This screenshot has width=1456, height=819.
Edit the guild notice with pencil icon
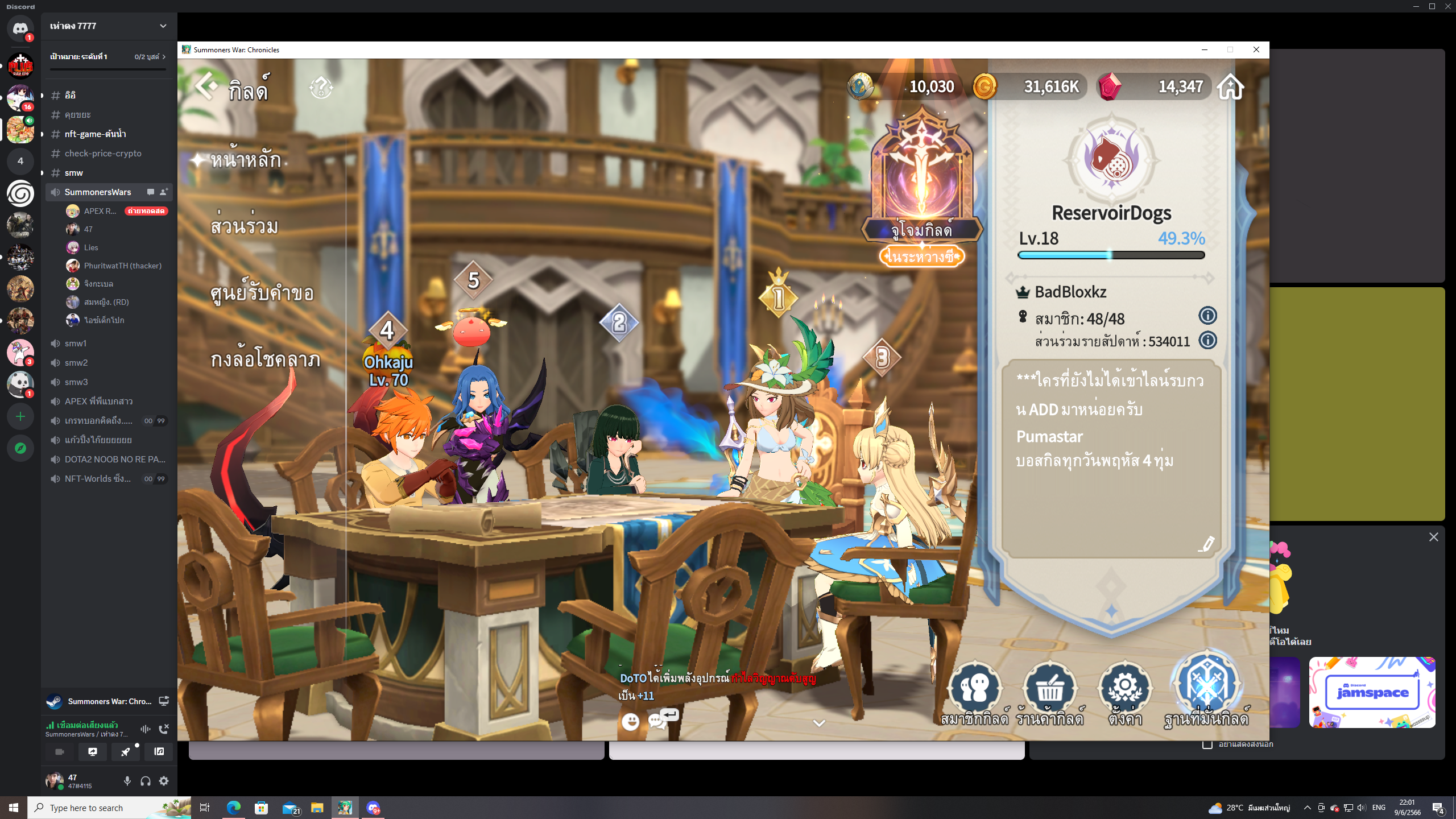click(1206, 544)
